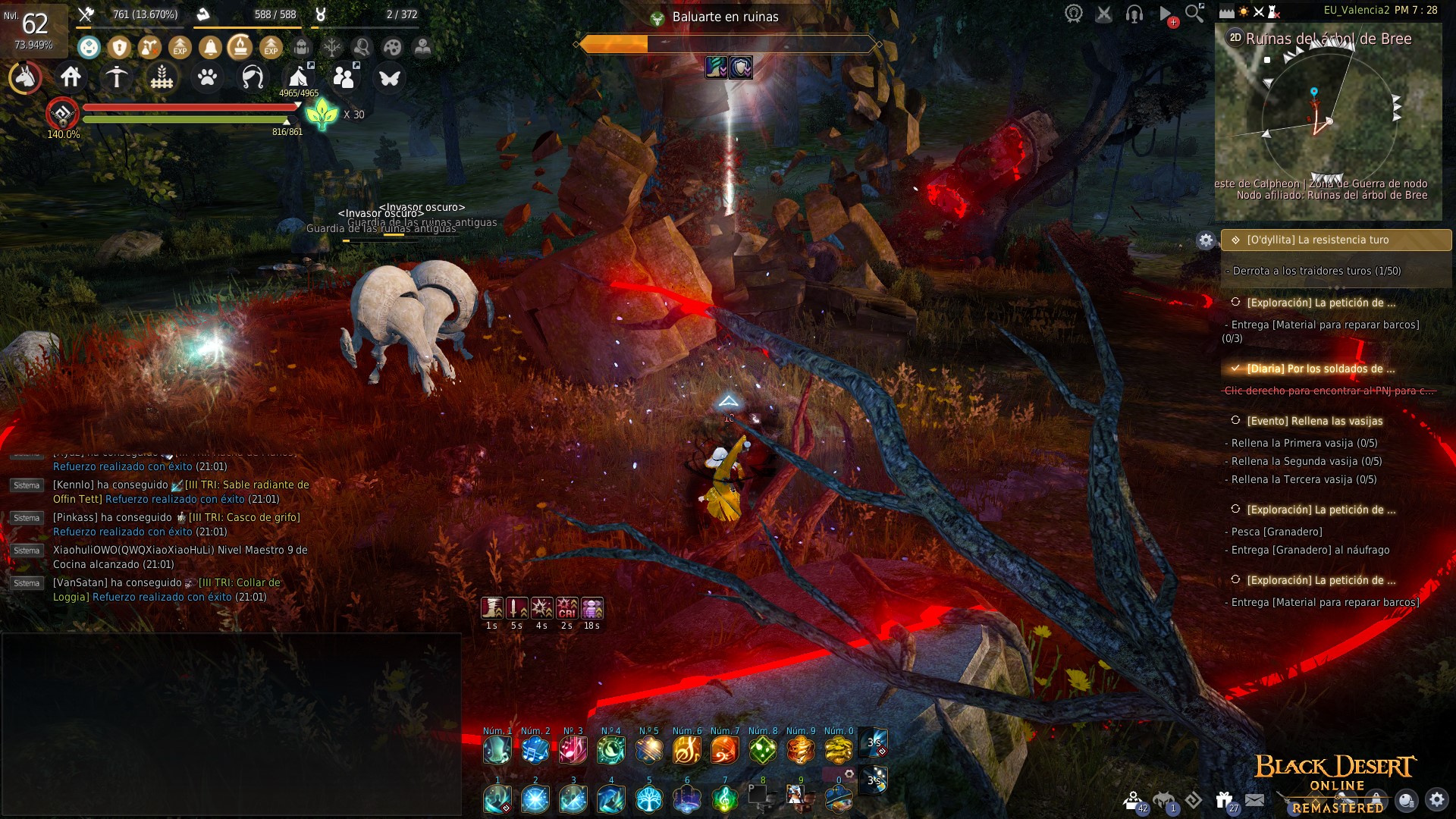1456x819 pixels.
Task: Collapse the [Evento] Rellena las vasijas quest
Action: 1236,420
